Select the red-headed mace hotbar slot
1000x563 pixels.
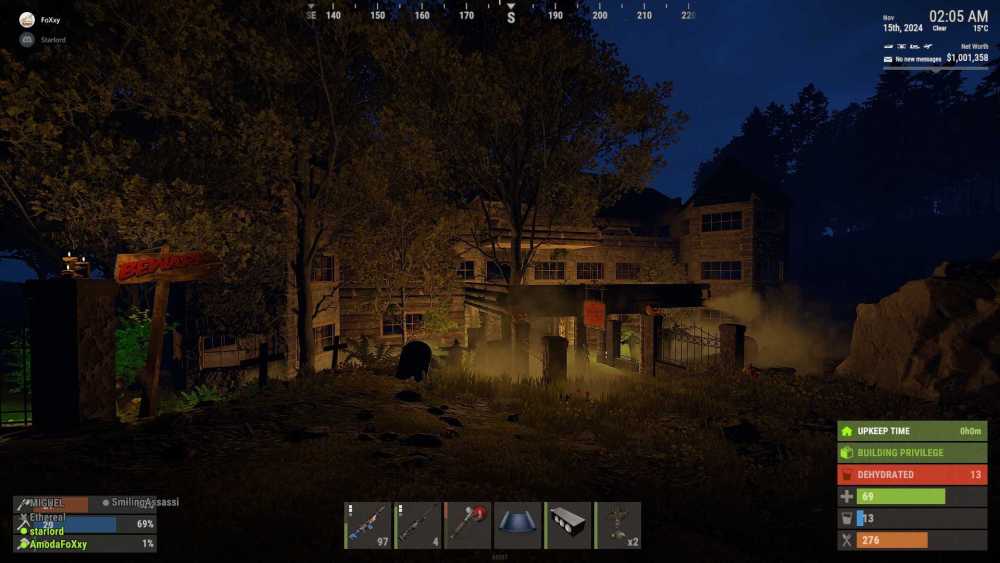468,525
